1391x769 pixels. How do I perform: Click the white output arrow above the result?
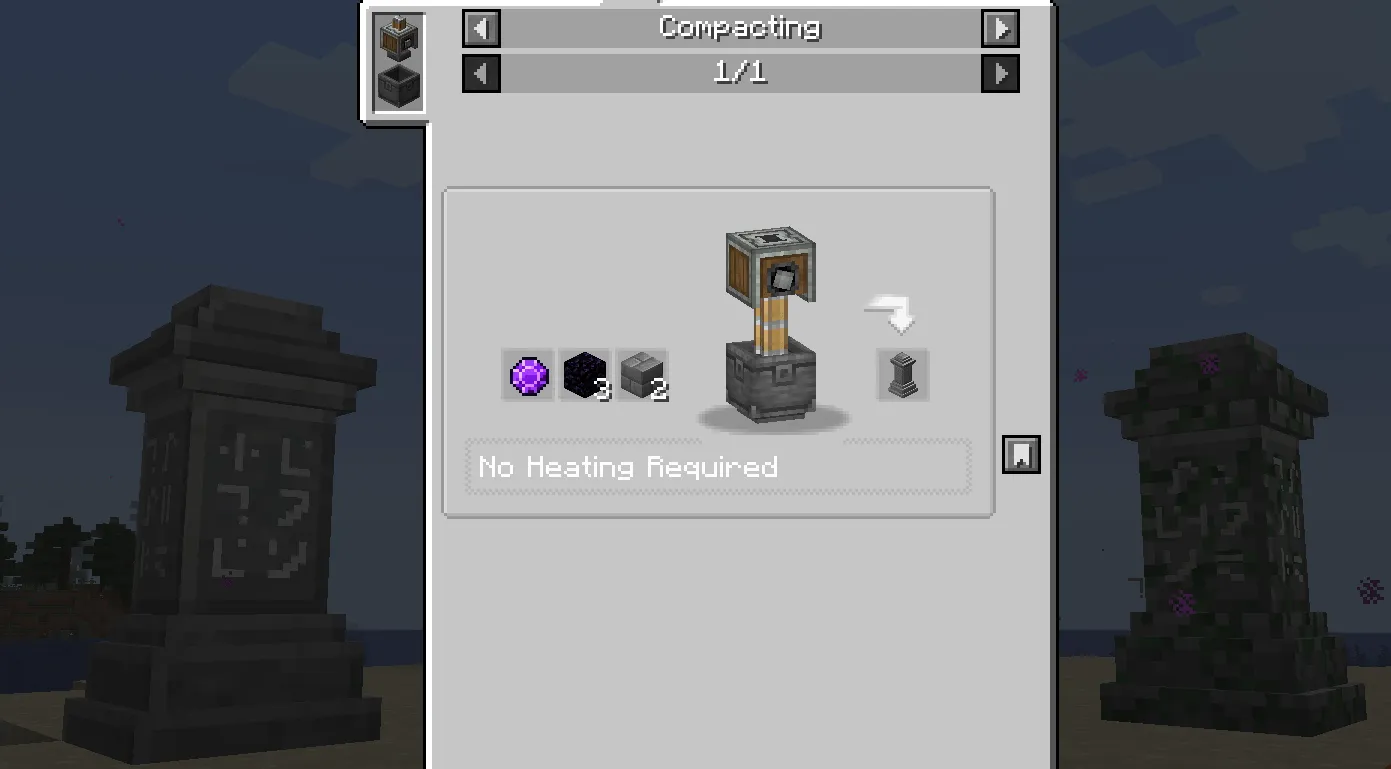[x=888, y=310]
